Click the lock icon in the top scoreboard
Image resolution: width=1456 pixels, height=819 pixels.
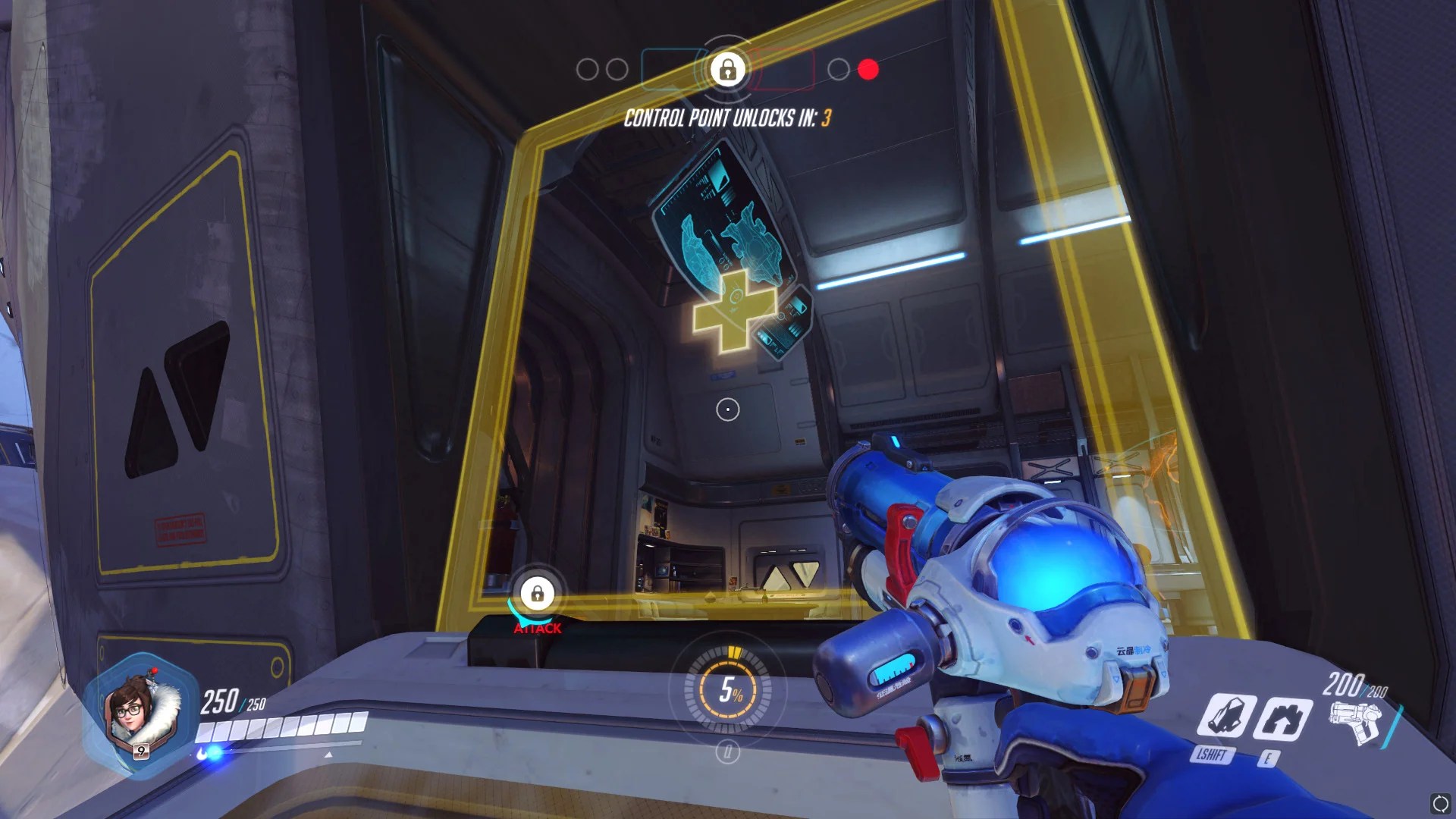[x=727, y=69]
